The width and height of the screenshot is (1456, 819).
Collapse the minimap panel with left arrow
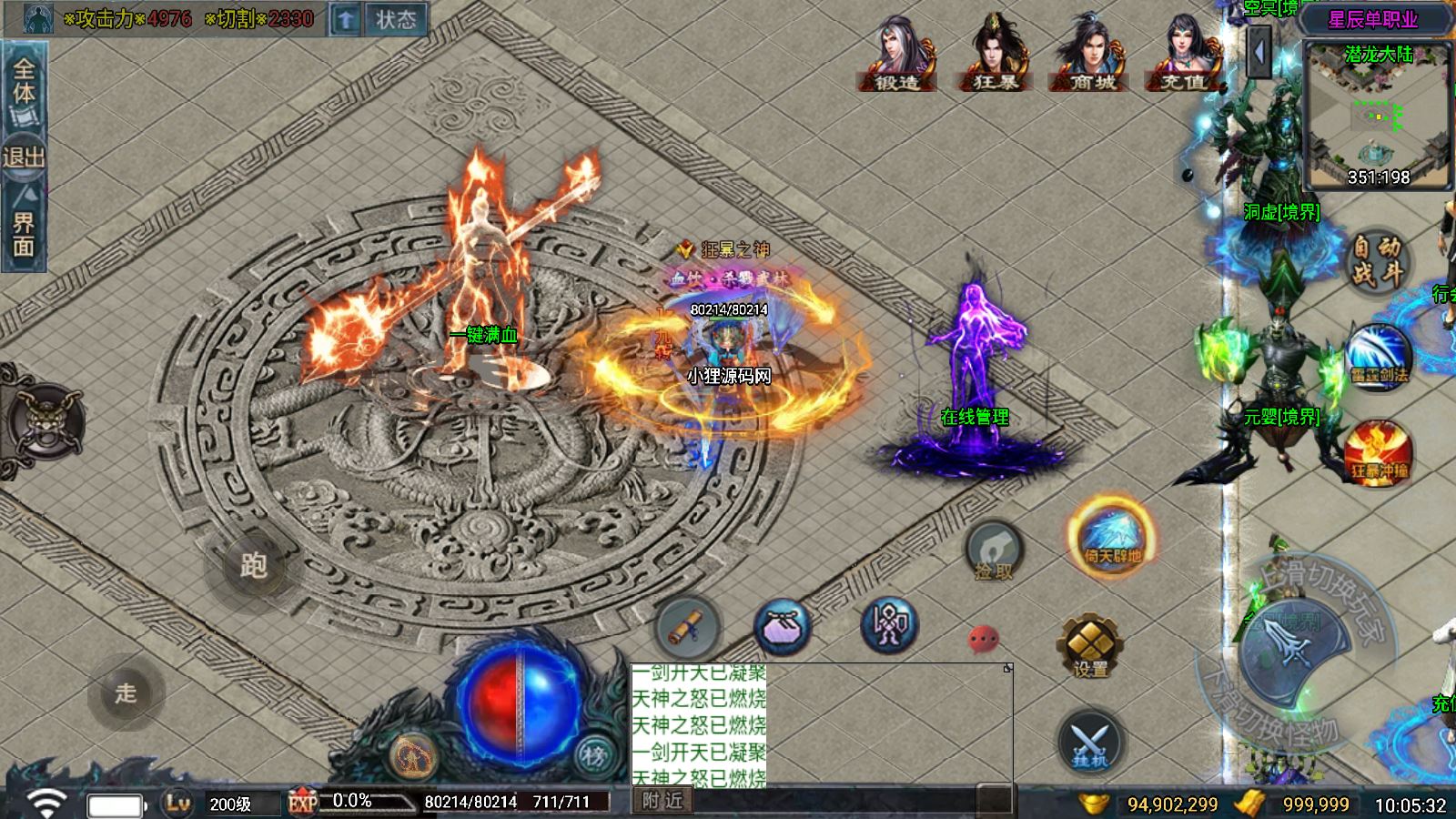coord(1260,52)
